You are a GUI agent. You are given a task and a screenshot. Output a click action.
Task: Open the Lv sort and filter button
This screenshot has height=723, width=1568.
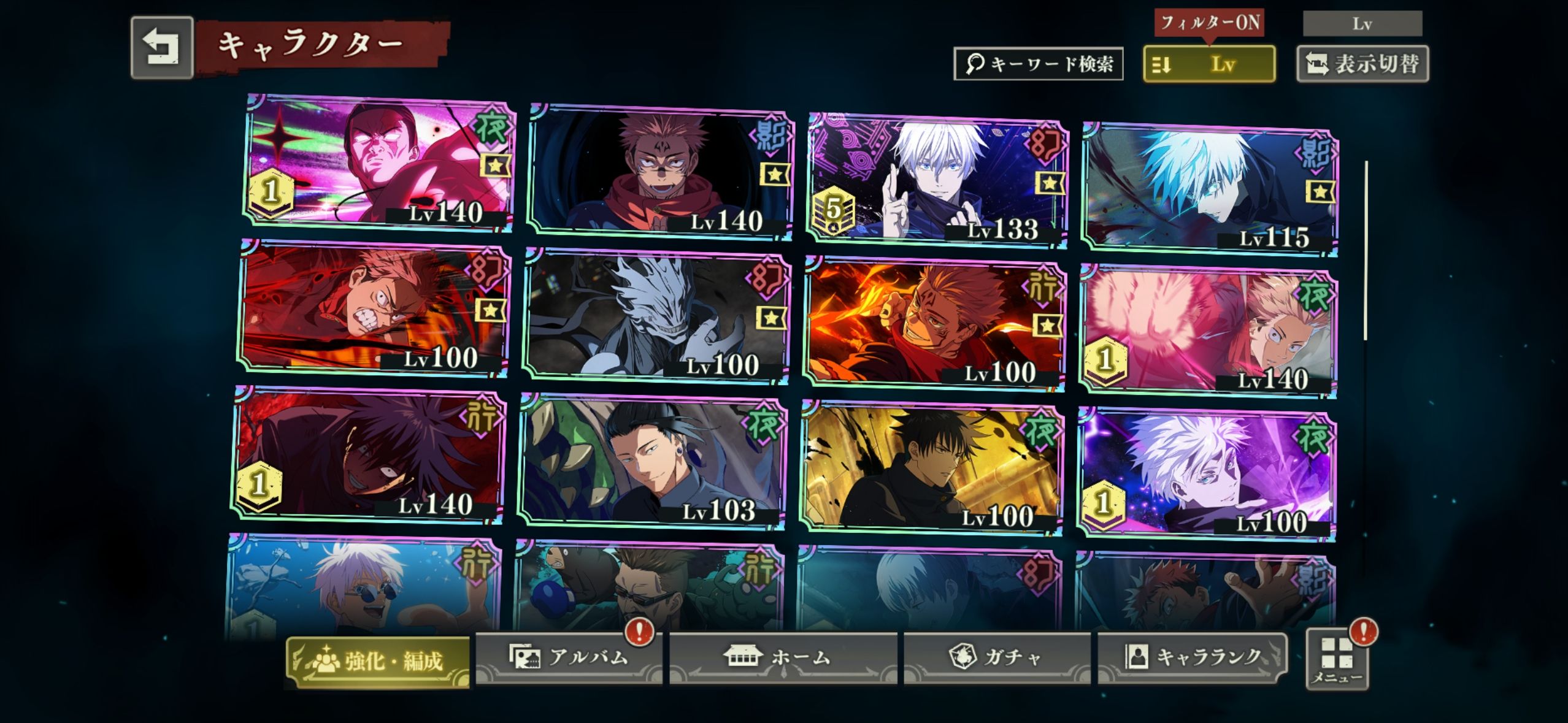pos(1209,64)
